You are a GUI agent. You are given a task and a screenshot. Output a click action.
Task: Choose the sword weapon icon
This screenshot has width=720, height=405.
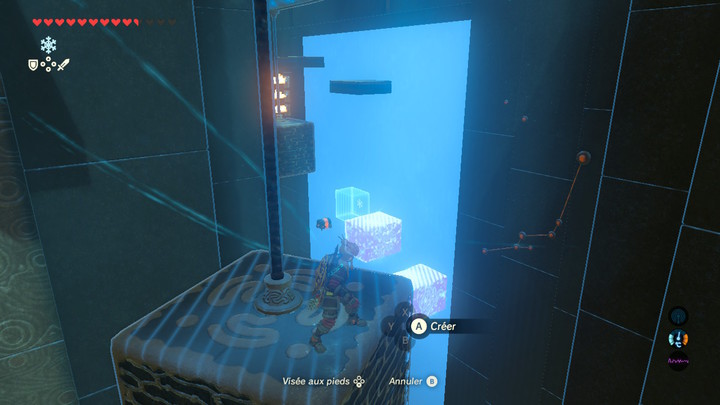[x=63, y=65]
